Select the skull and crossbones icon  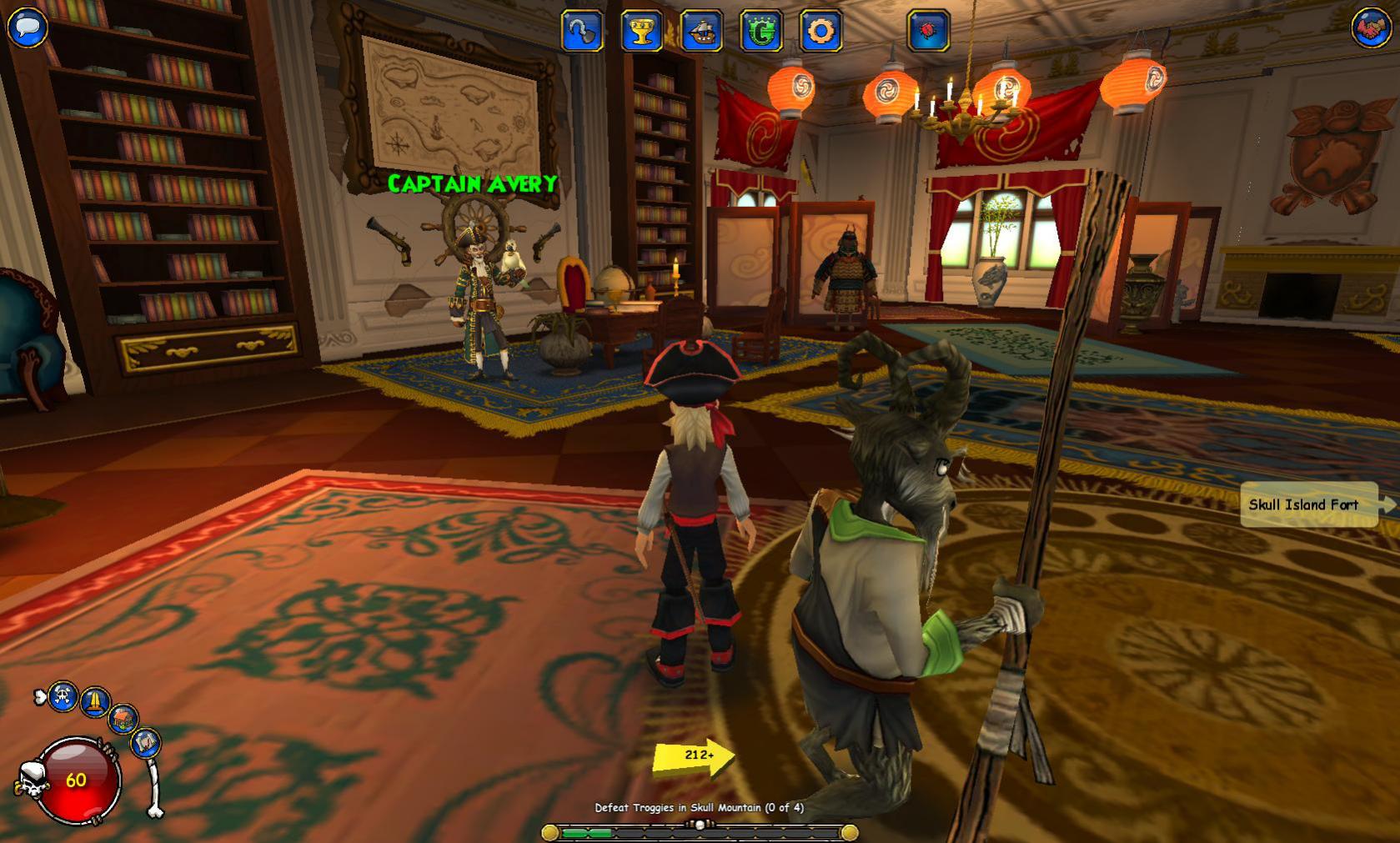click(63, 696)
